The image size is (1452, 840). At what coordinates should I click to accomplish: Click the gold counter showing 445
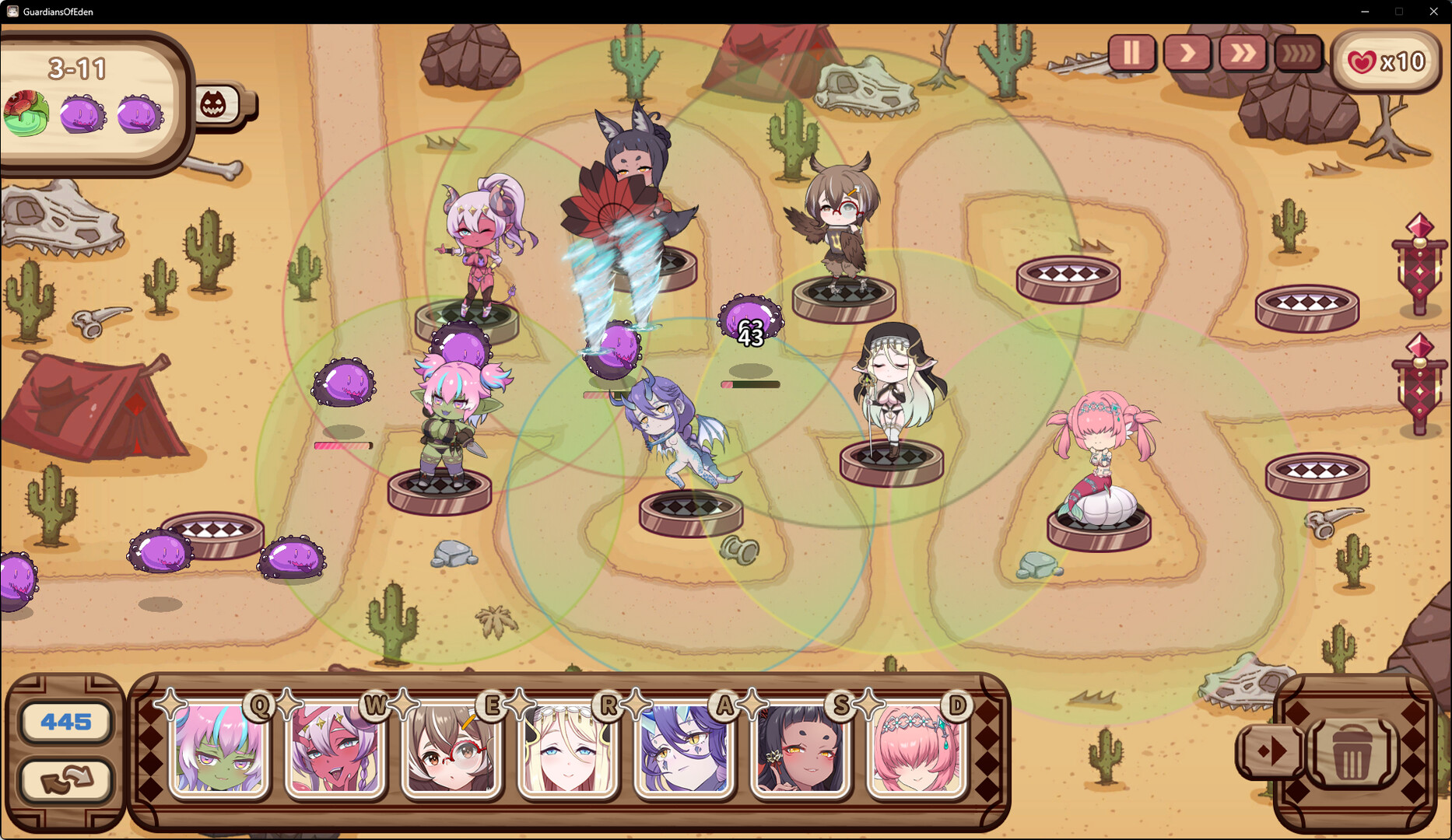click(67, 722)
